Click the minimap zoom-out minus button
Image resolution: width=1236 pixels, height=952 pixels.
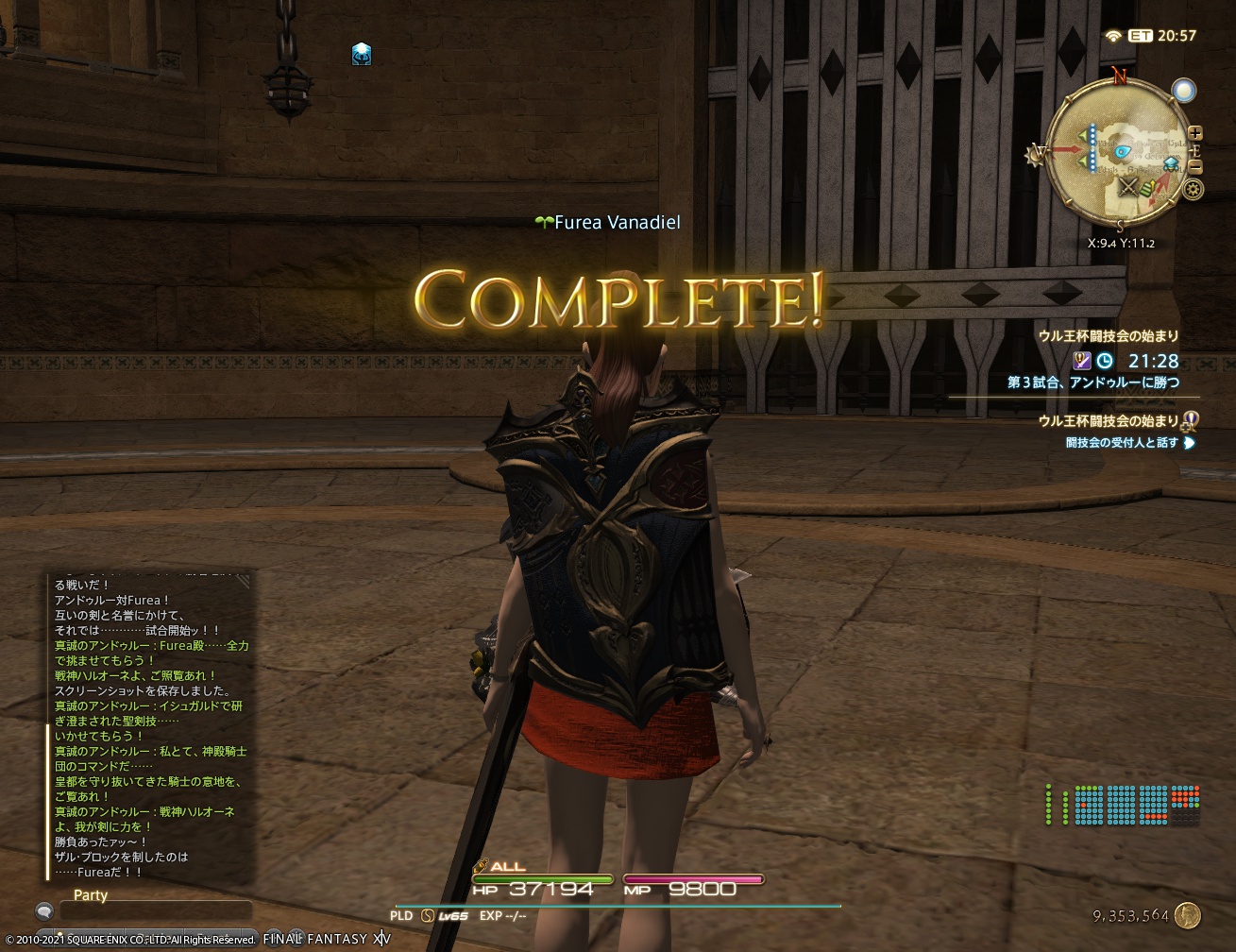coord(1195,167)
